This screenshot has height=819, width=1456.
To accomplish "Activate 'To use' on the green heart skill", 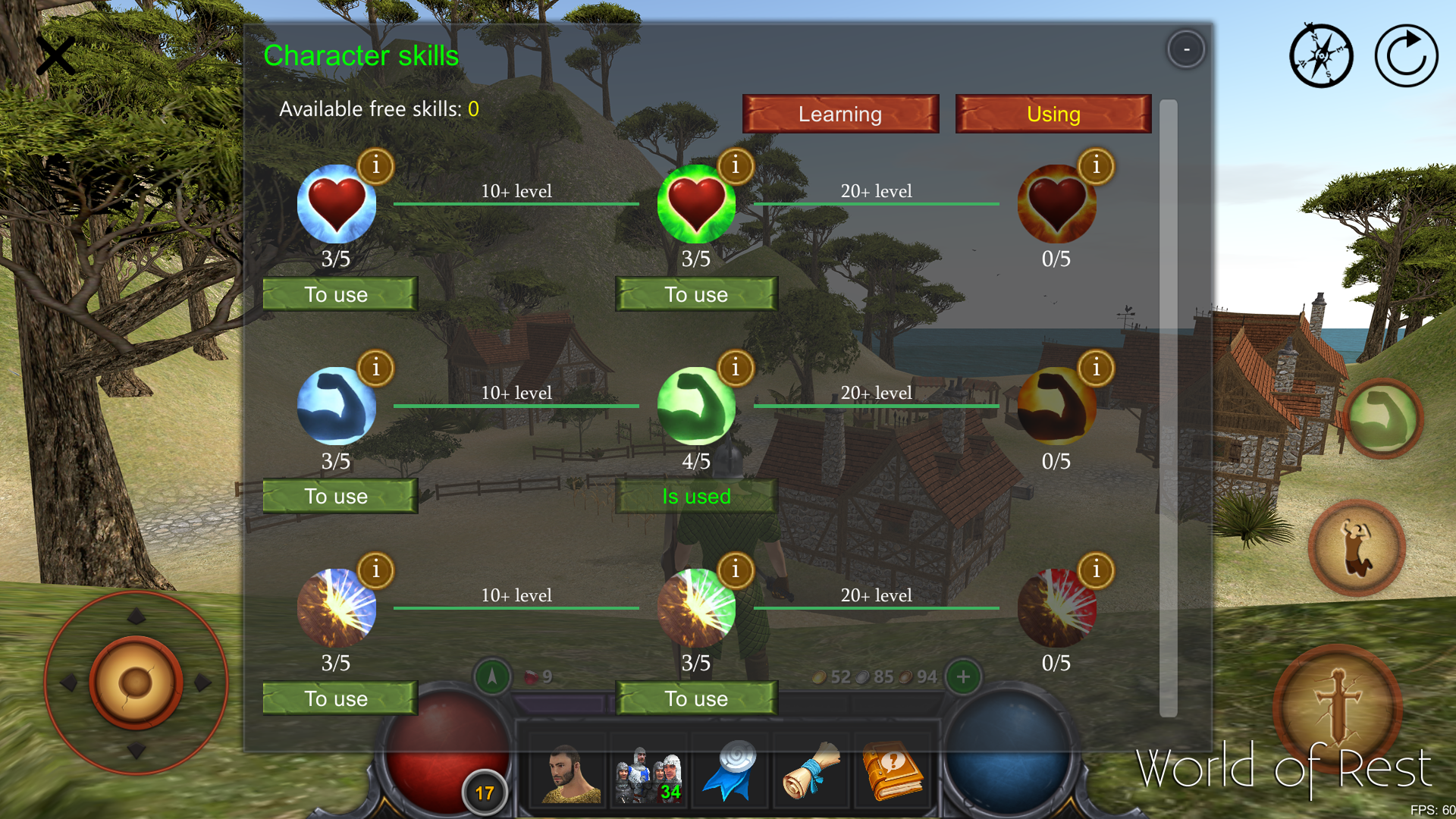I will [696, 294].
